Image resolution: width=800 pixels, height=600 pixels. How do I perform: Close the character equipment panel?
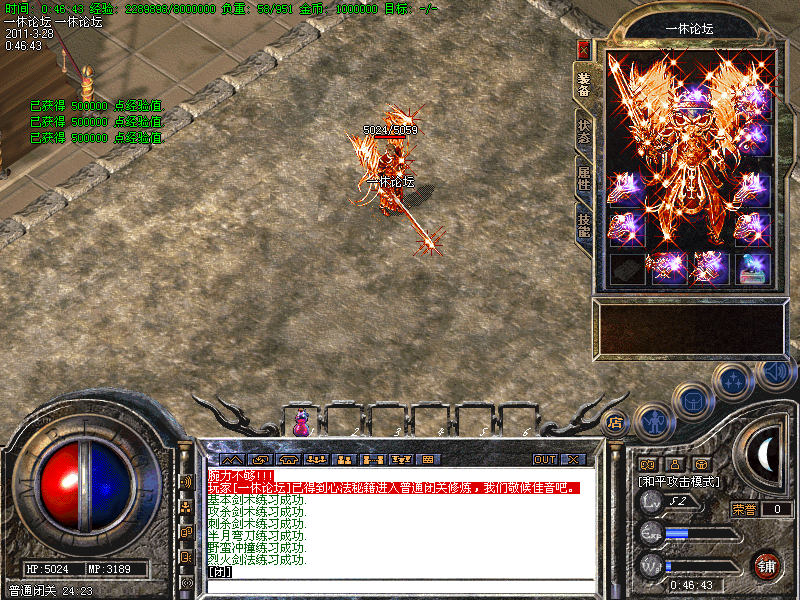pos(584,49)
